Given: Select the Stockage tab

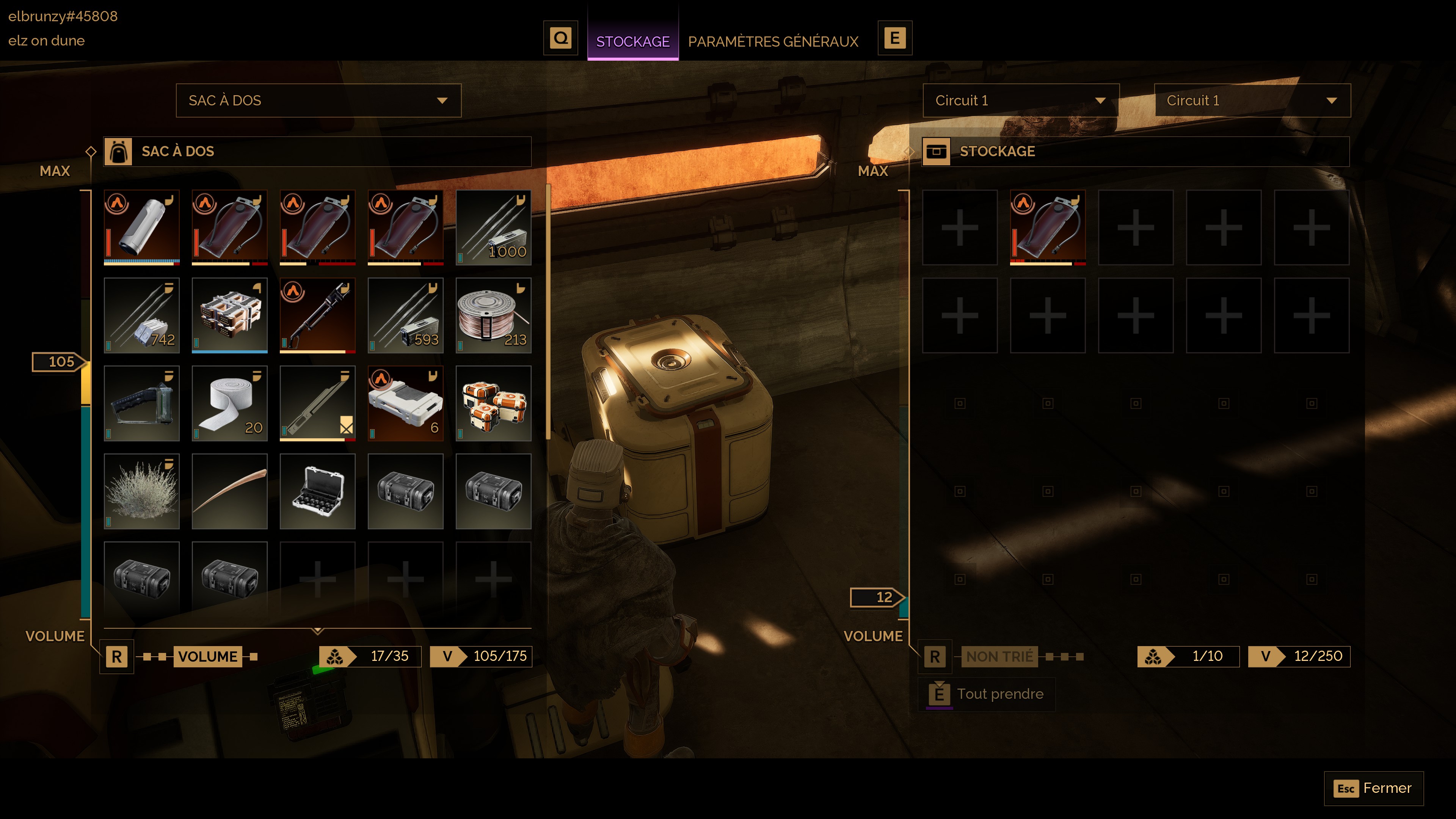Looking at the screenshot, I should pos(632,41).
